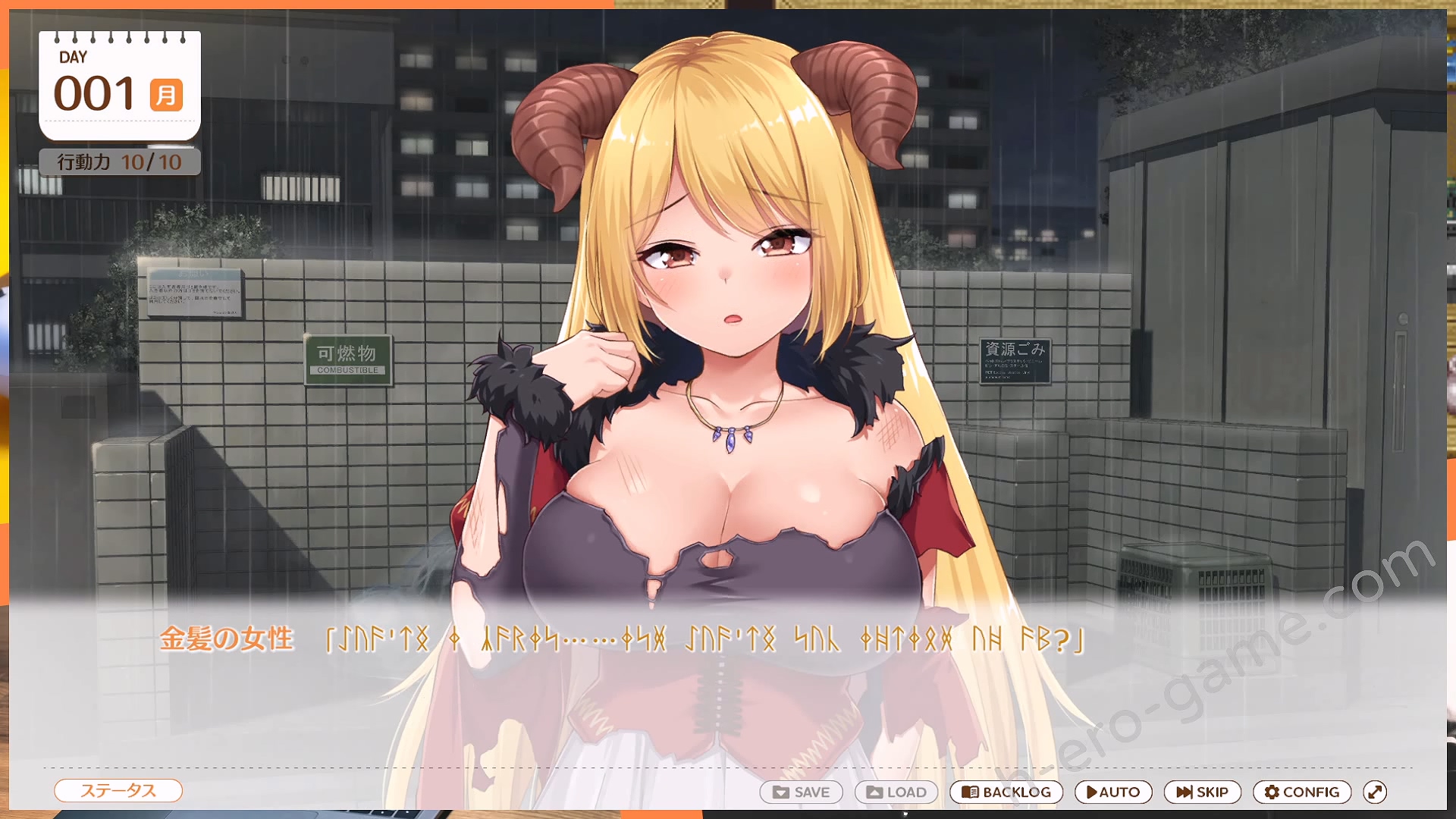This screenshot has height=819, width=1456.
Task: Open the CONFIG settings
Action: tap(1301, 792)
